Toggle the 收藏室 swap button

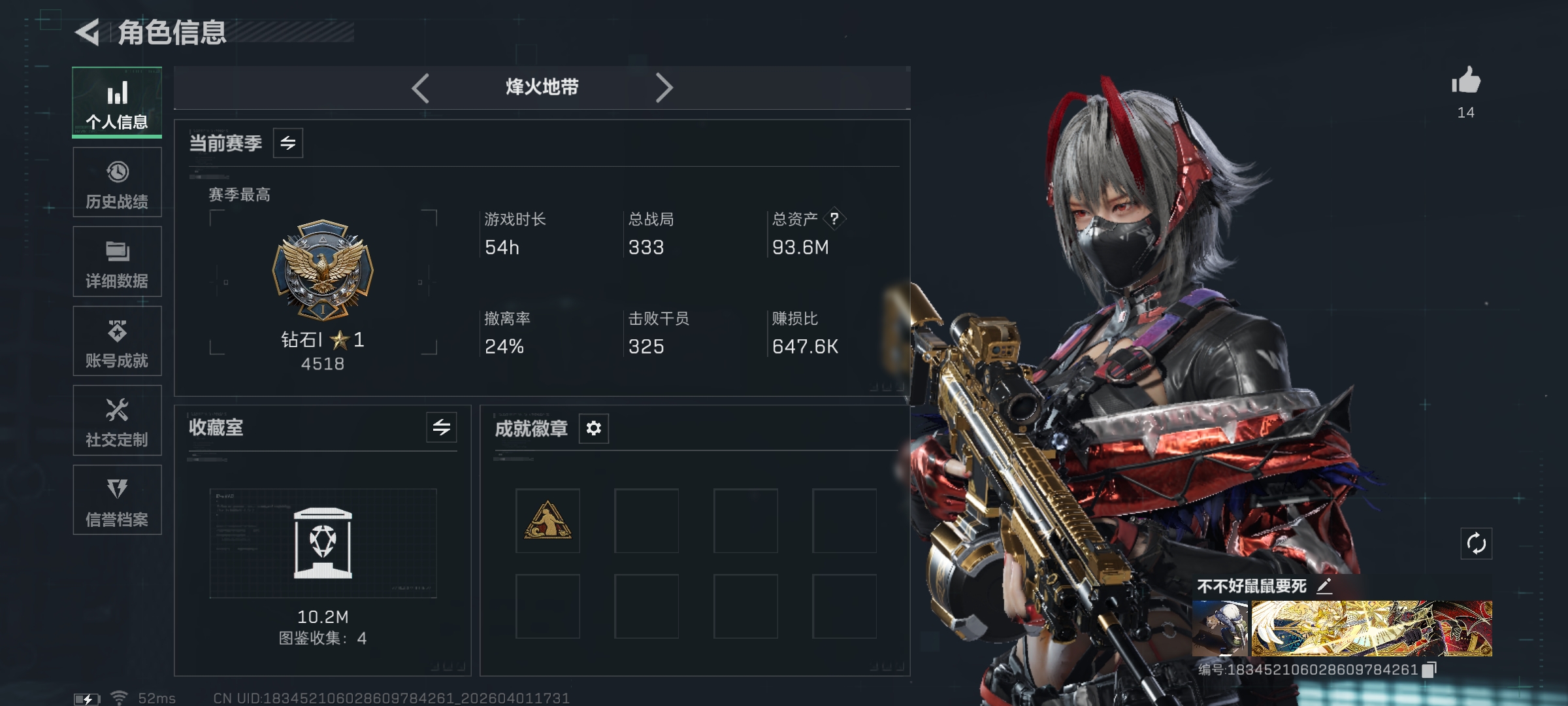click(x=442, y=428)
